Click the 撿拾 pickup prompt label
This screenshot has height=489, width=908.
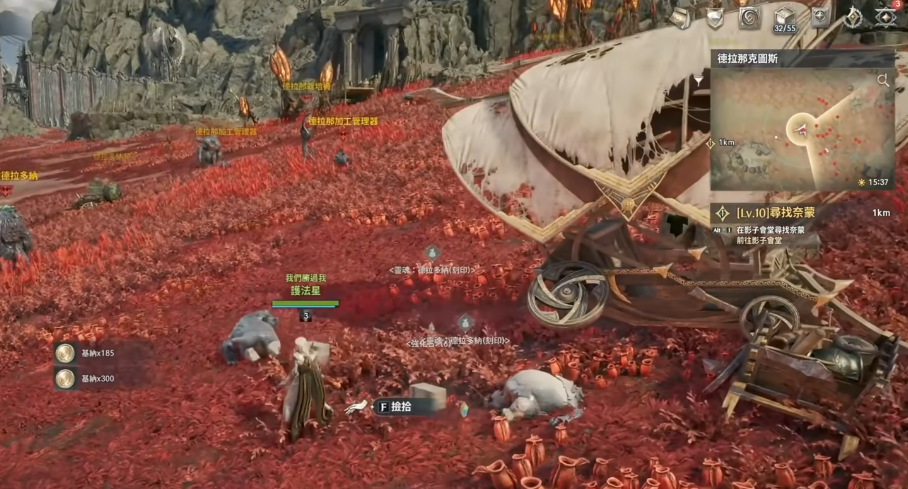401,407
